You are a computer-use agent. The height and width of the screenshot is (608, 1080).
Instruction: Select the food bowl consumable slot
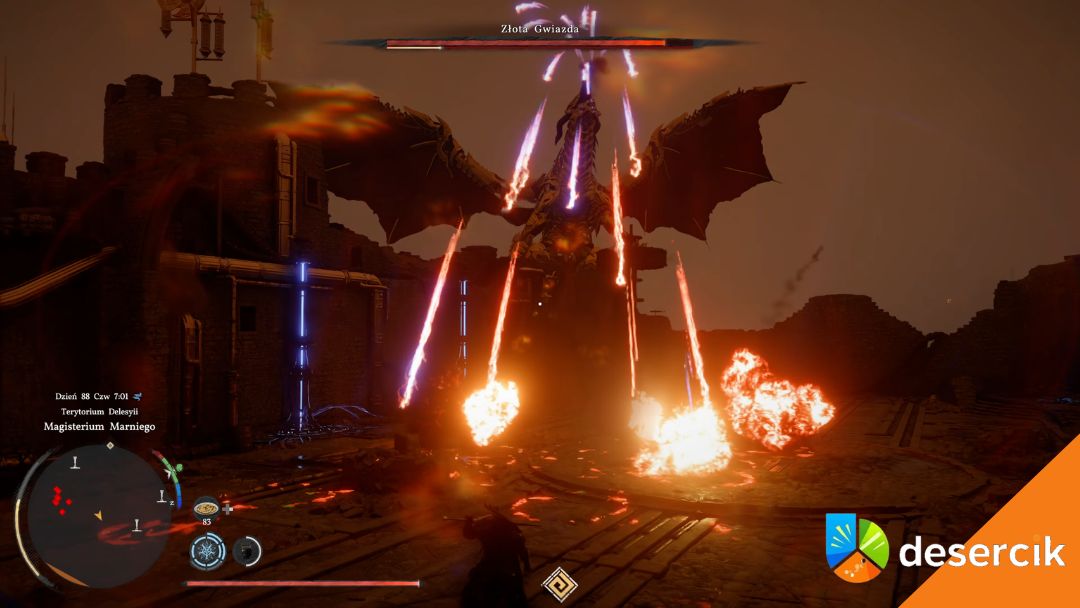pos(206,507)
